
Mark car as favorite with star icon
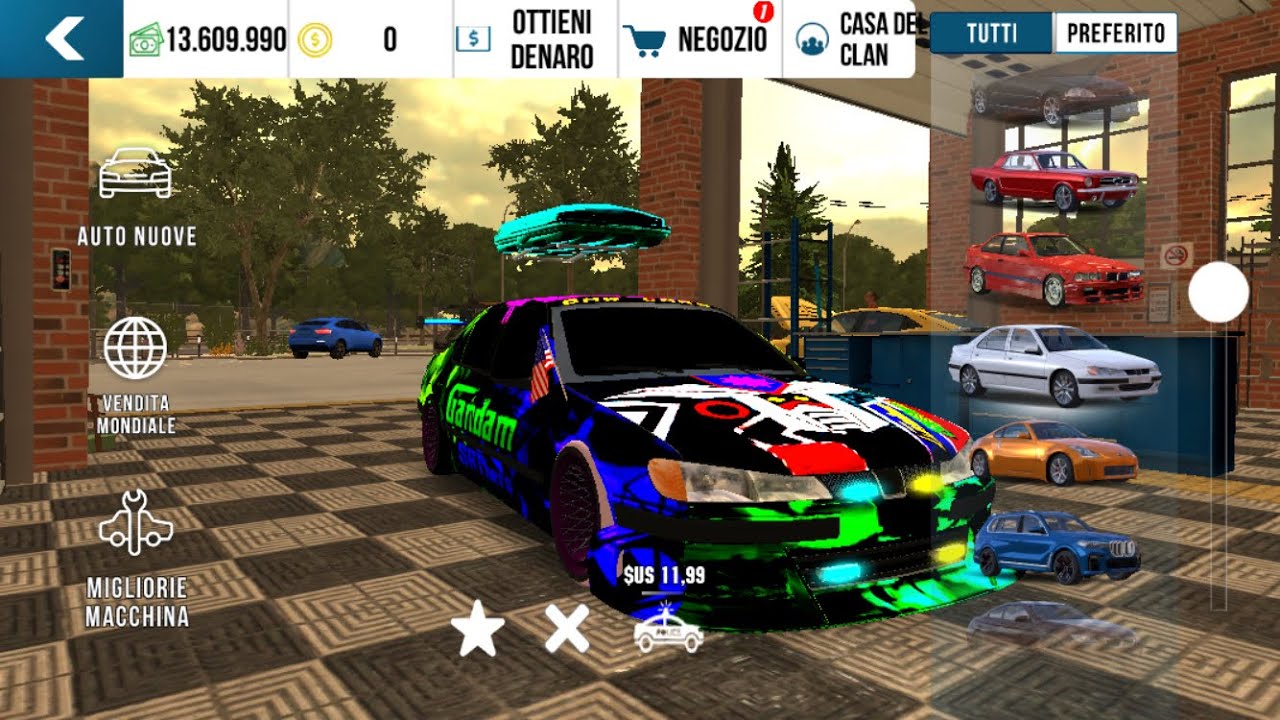[477, 632]
